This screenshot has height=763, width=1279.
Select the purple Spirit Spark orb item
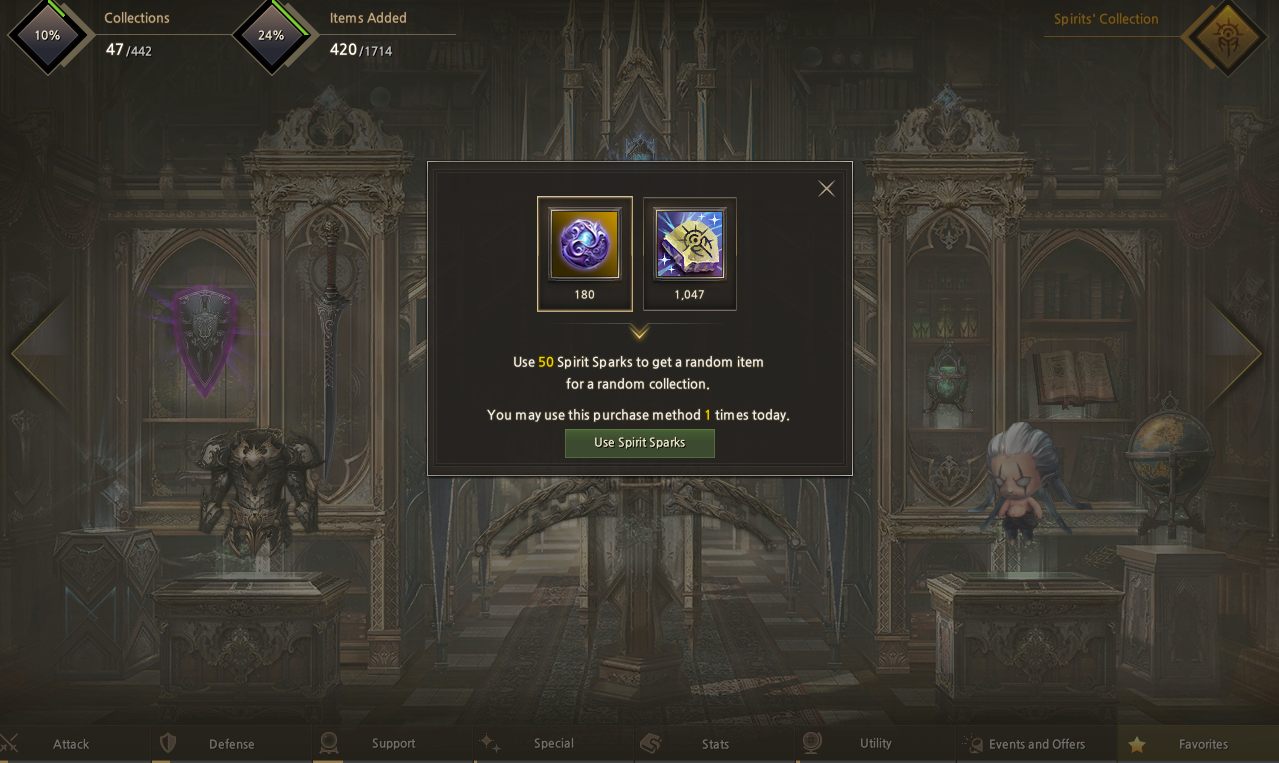tap(585, 245)
